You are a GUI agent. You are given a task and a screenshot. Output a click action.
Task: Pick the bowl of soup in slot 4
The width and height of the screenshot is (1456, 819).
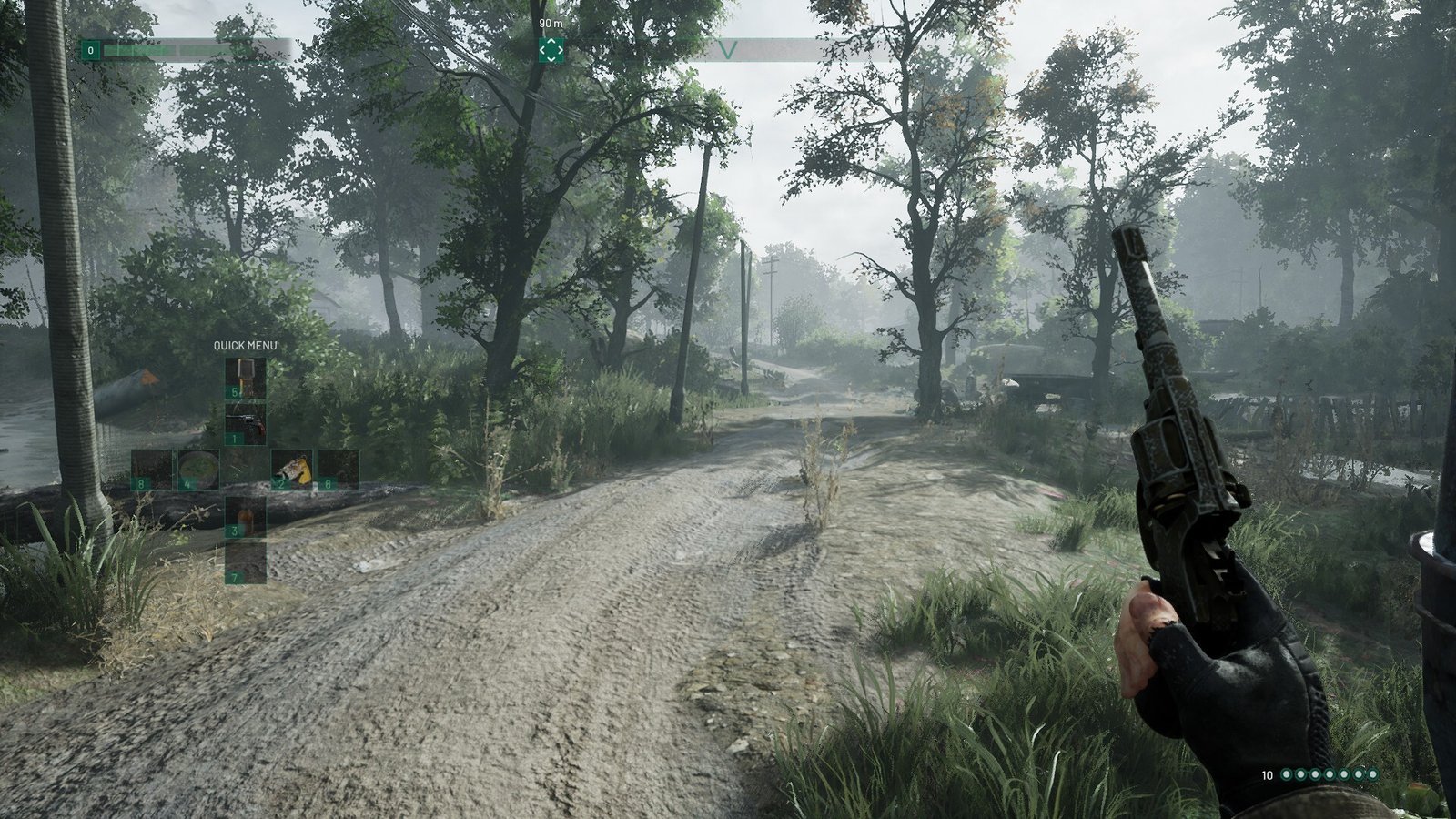point(197,470)
